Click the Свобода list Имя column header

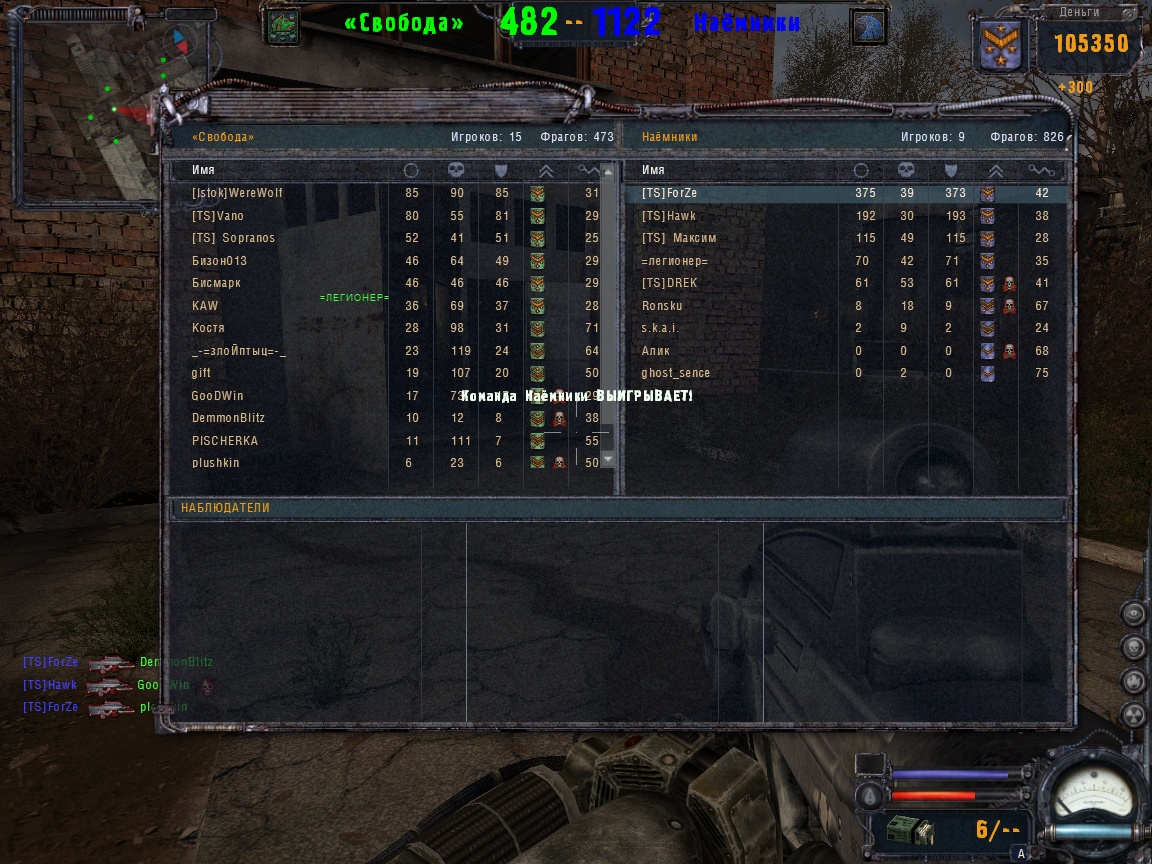[203, 170]
